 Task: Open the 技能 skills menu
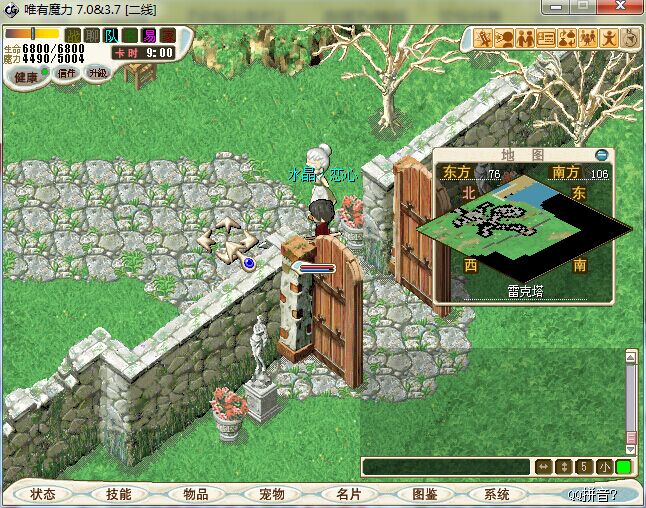point(120,494)
